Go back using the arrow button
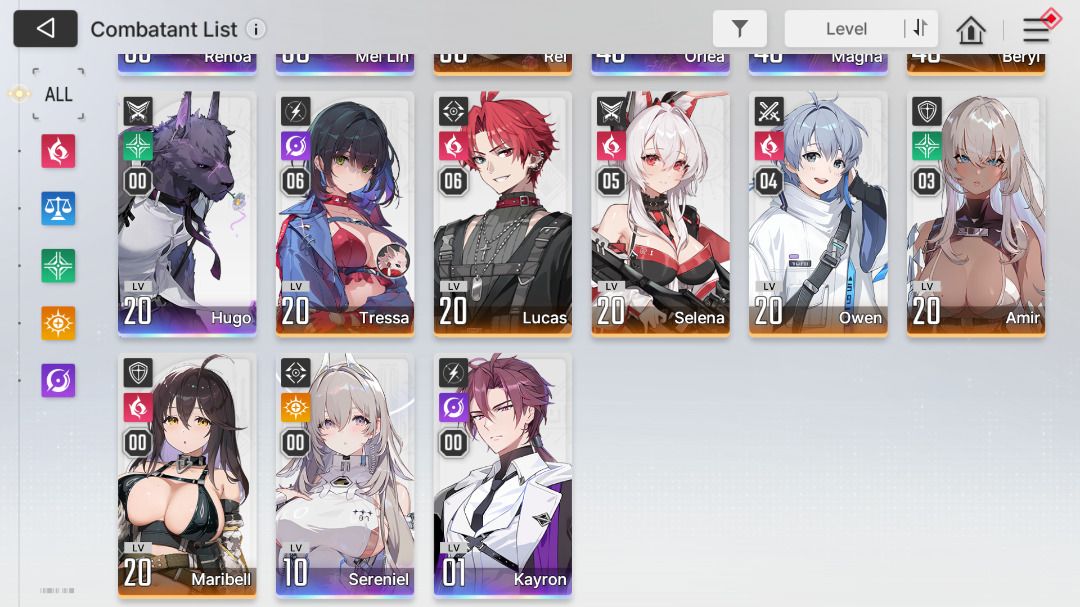Image resolution: width=1080 pixels, height=607 pixels. [45, 29]
